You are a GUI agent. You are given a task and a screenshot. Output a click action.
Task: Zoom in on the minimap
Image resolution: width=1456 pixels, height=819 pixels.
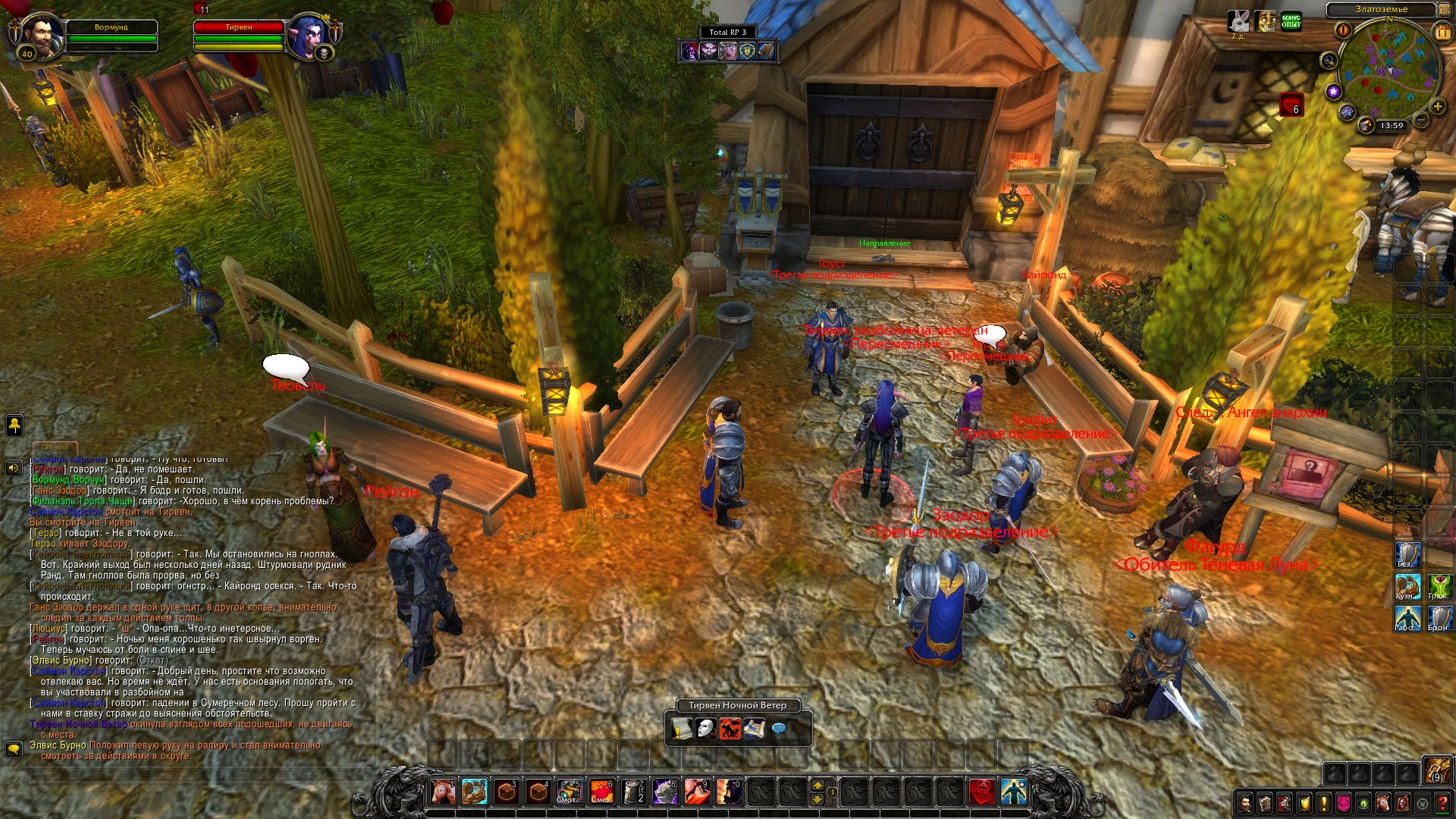point(1437,107)
